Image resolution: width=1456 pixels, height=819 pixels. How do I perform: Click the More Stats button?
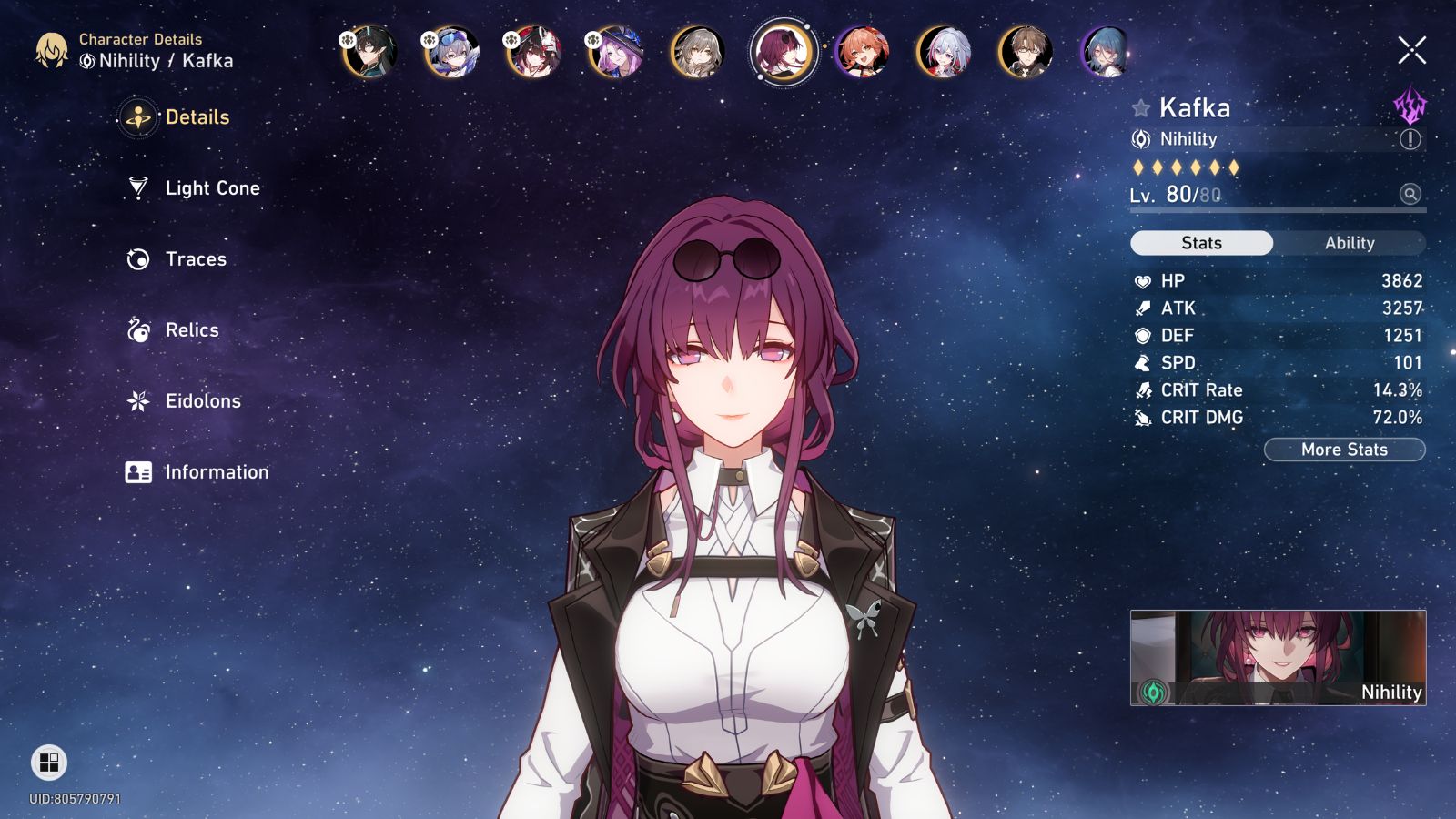coord(1344,450)
